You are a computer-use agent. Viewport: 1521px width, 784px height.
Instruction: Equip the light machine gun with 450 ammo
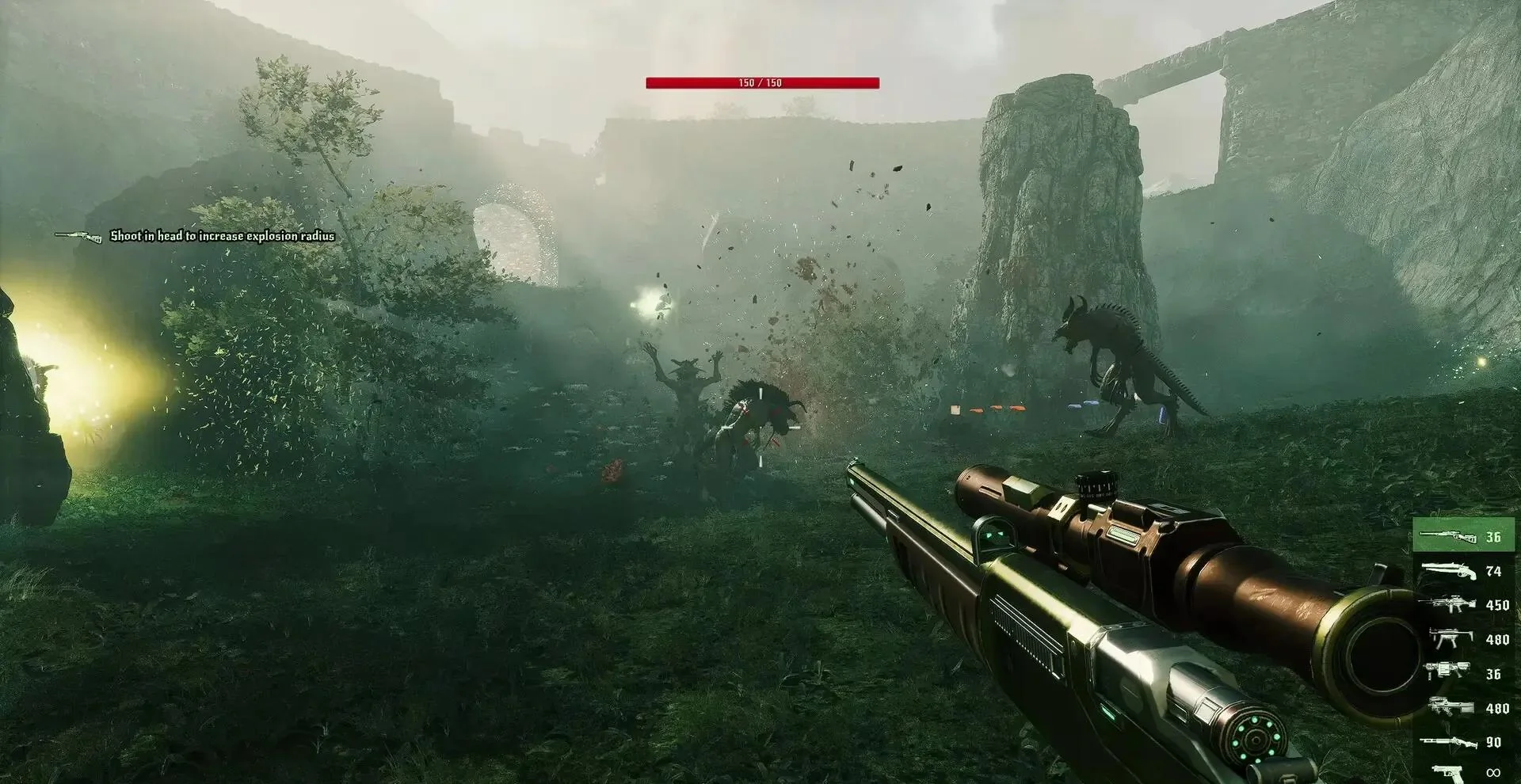point(1463,605)
